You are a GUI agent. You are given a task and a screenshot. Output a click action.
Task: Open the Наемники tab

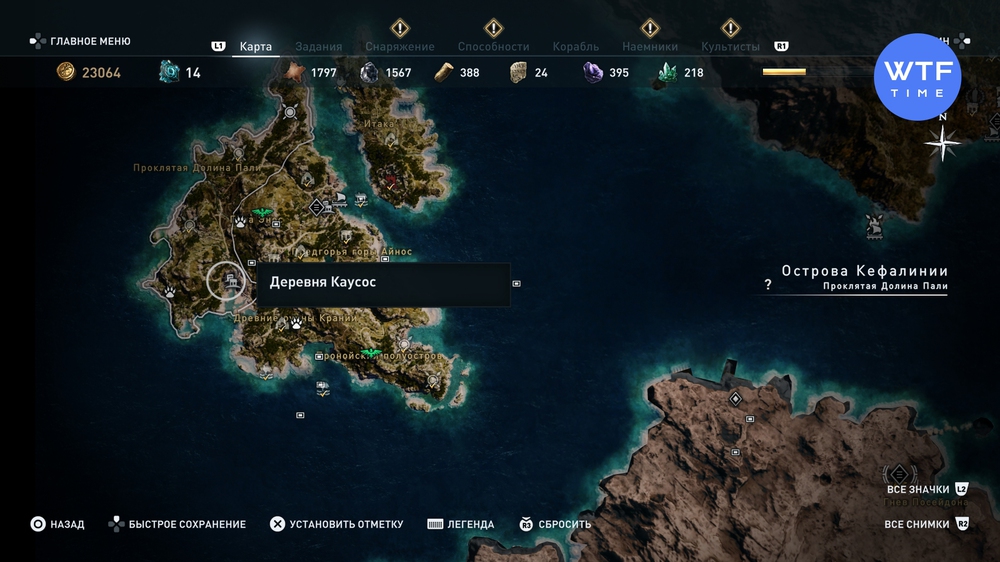coord(649,47)
